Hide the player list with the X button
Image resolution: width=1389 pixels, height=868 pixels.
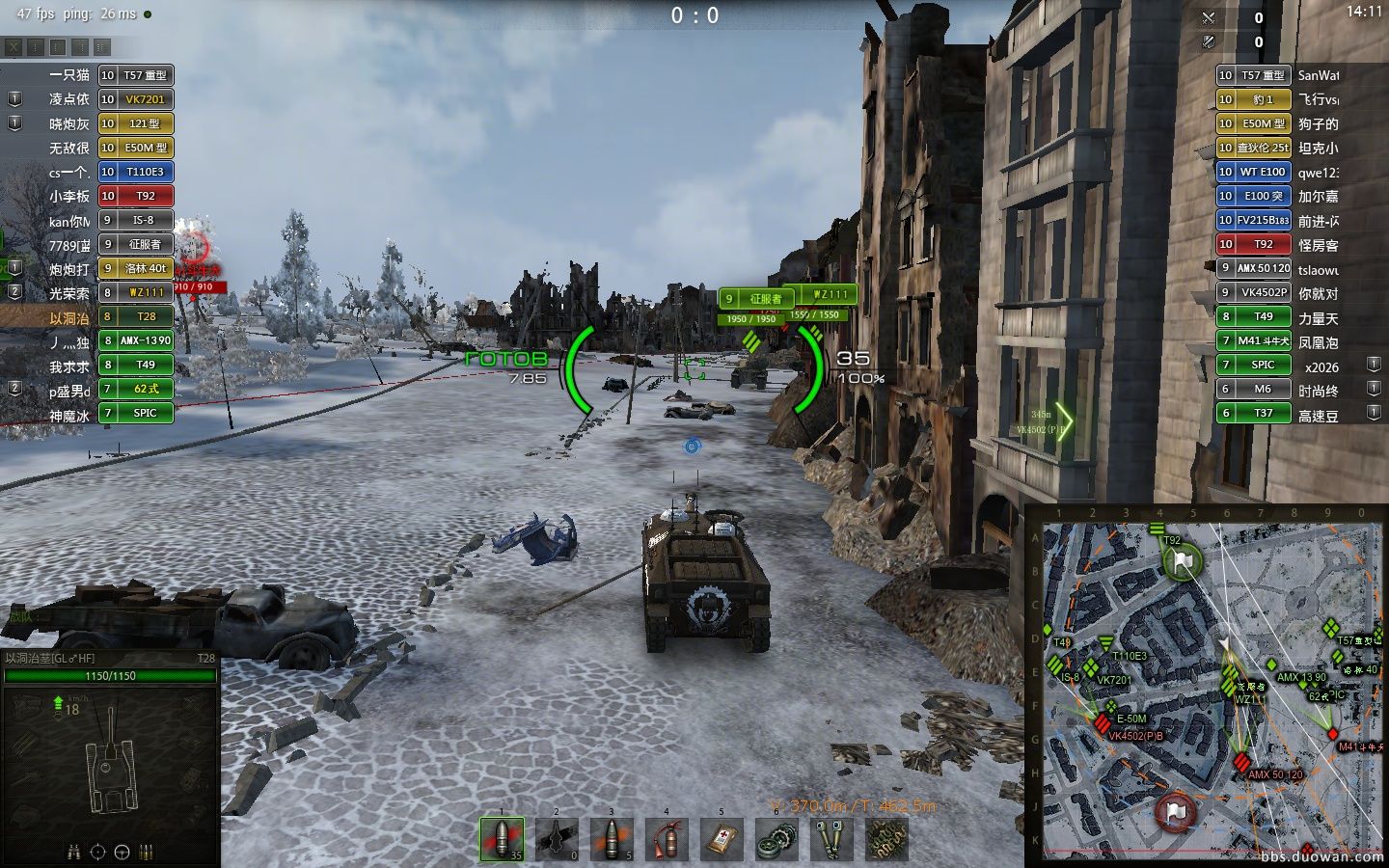click(14, 46)
